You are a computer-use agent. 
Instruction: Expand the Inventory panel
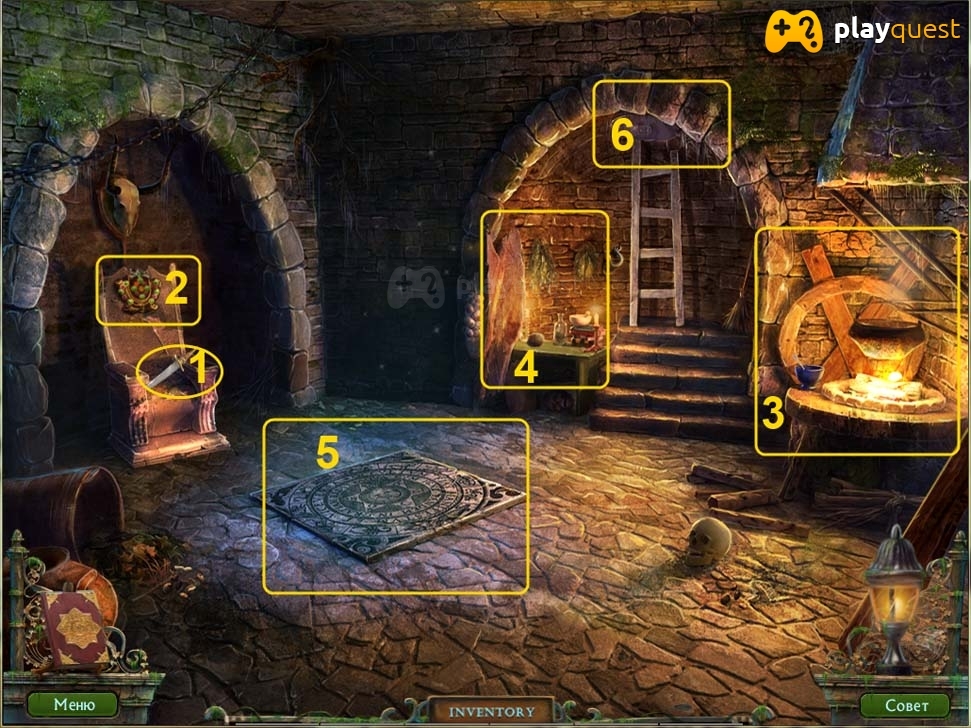[x=491, y=711]
